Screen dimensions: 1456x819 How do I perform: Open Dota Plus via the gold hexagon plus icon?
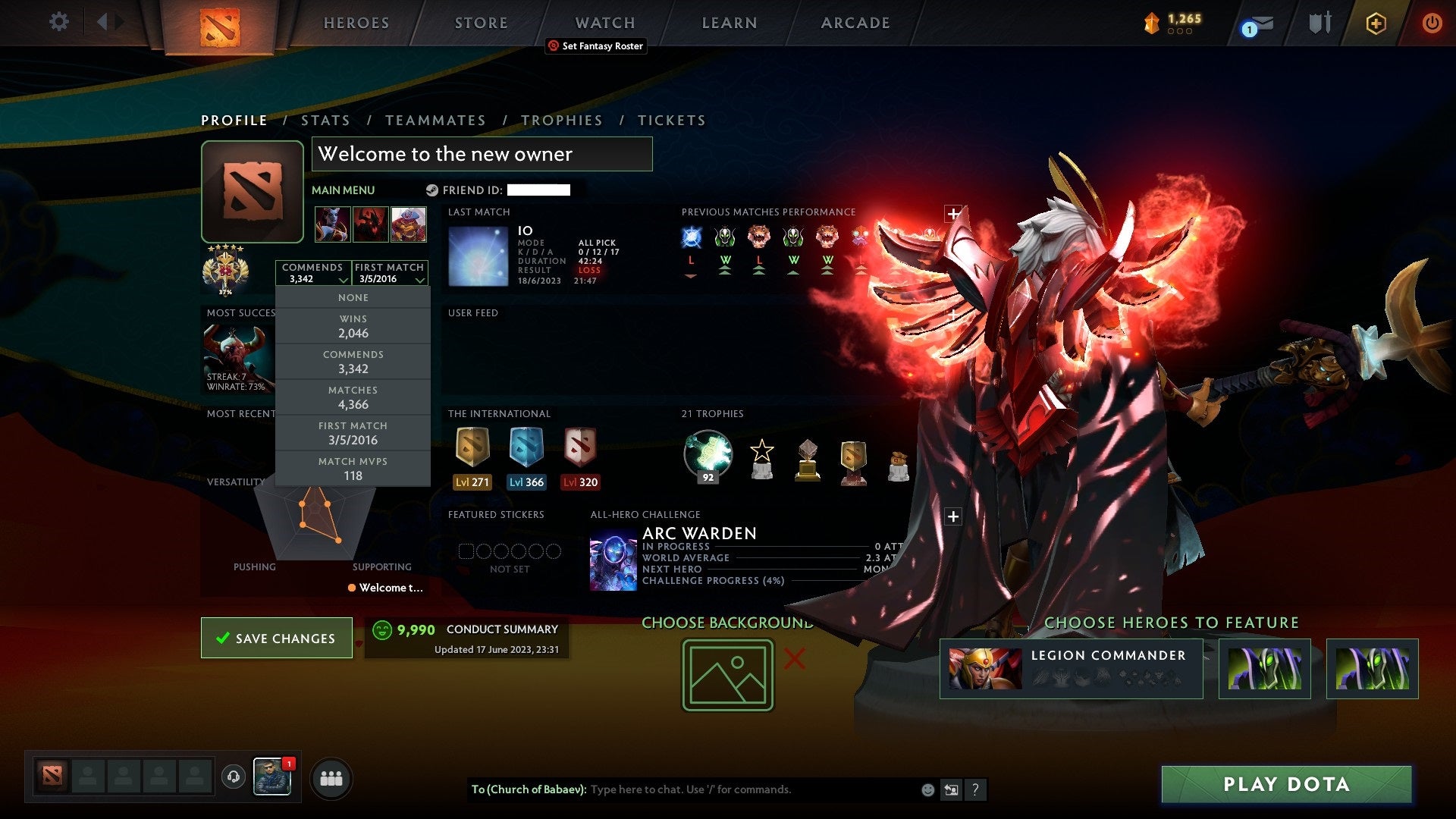pyautogui.click(x=1375, y=23)
